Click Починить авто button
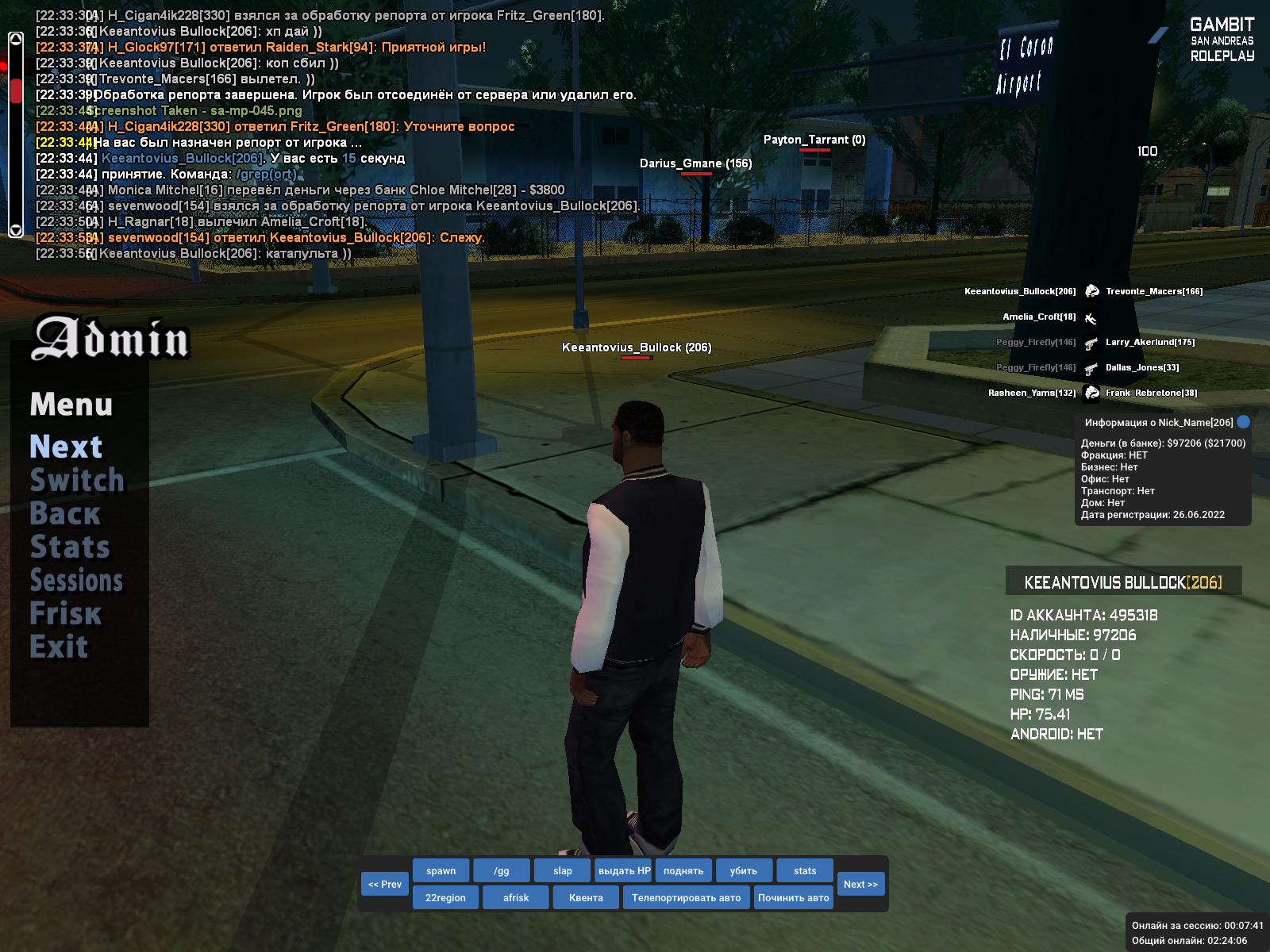Image resolution: width=1270 pixels, height=952 pixels. [793, 898]
